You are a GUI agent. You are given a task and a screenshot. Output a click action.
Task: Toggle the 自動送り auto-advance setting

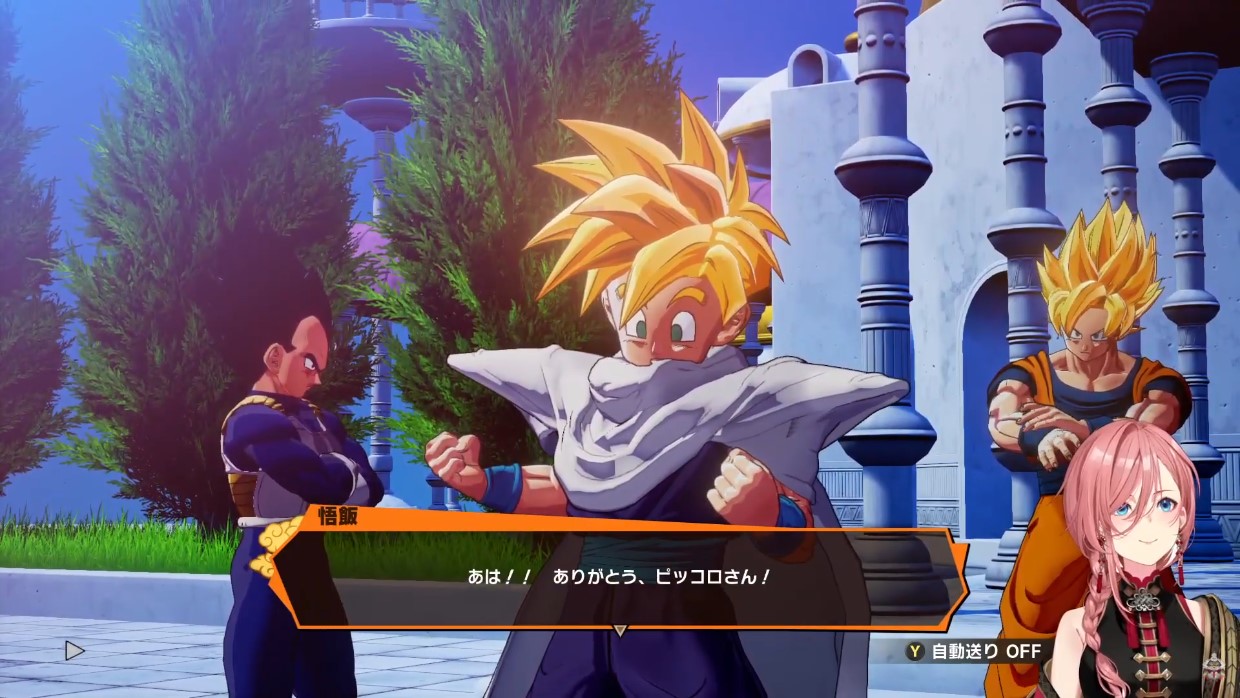[973, 651]
